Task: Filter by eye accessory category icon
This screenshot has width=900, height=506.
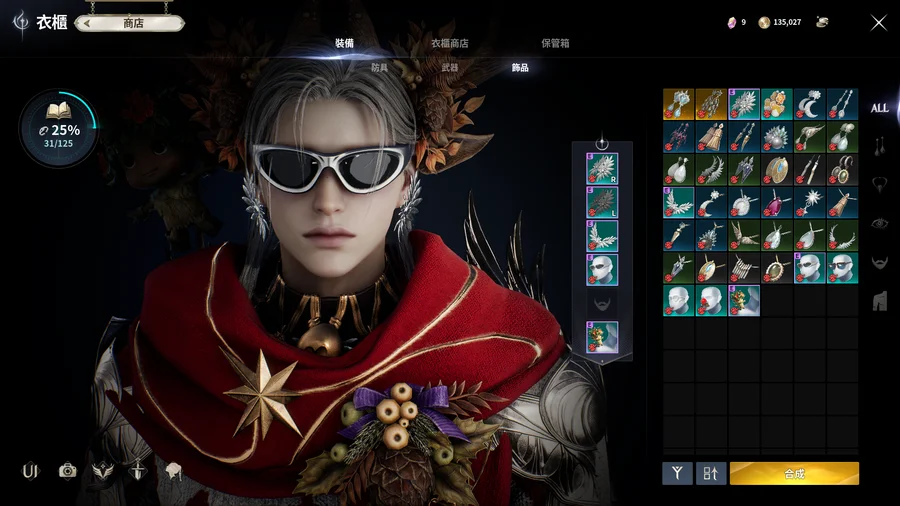Action: 879,223
